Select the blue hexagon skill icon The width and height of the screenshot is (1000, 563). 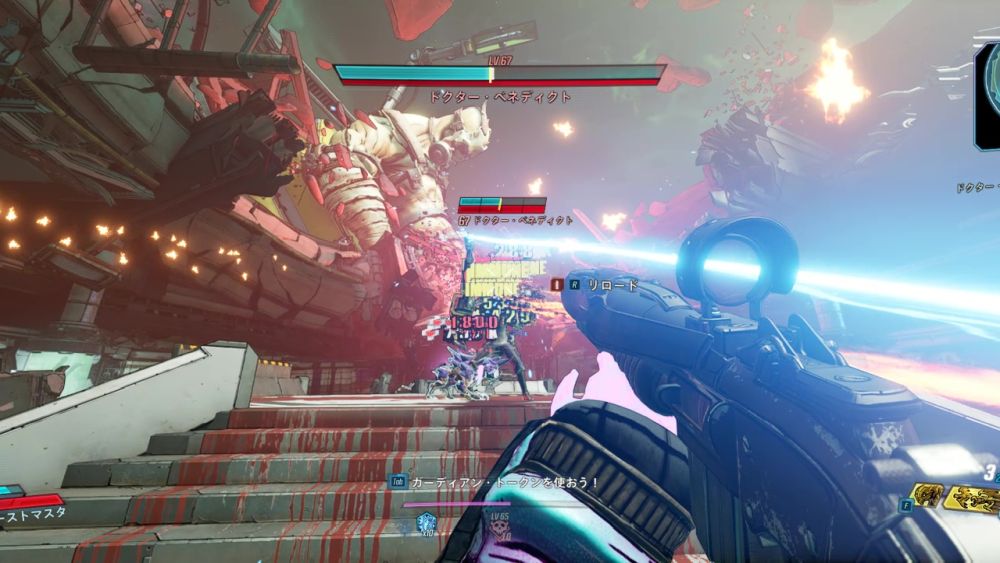(424, 522)
